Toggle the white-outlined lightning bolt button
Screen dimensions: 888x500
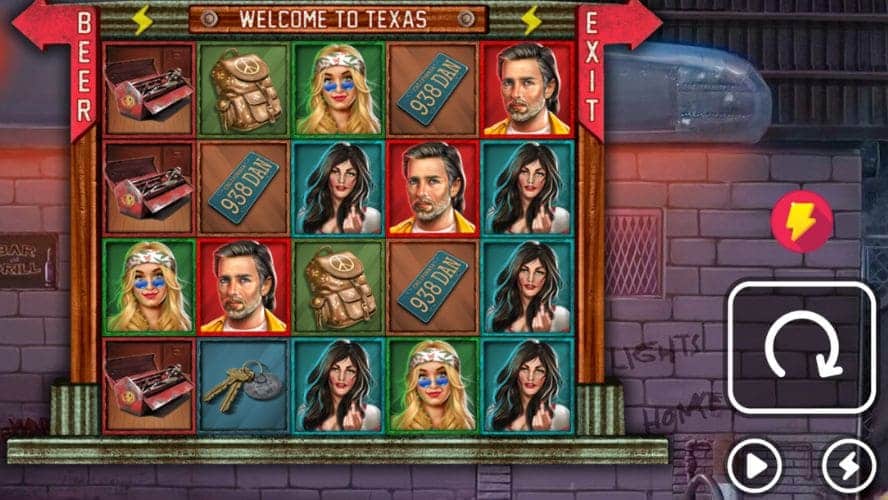tap(848, 465)
